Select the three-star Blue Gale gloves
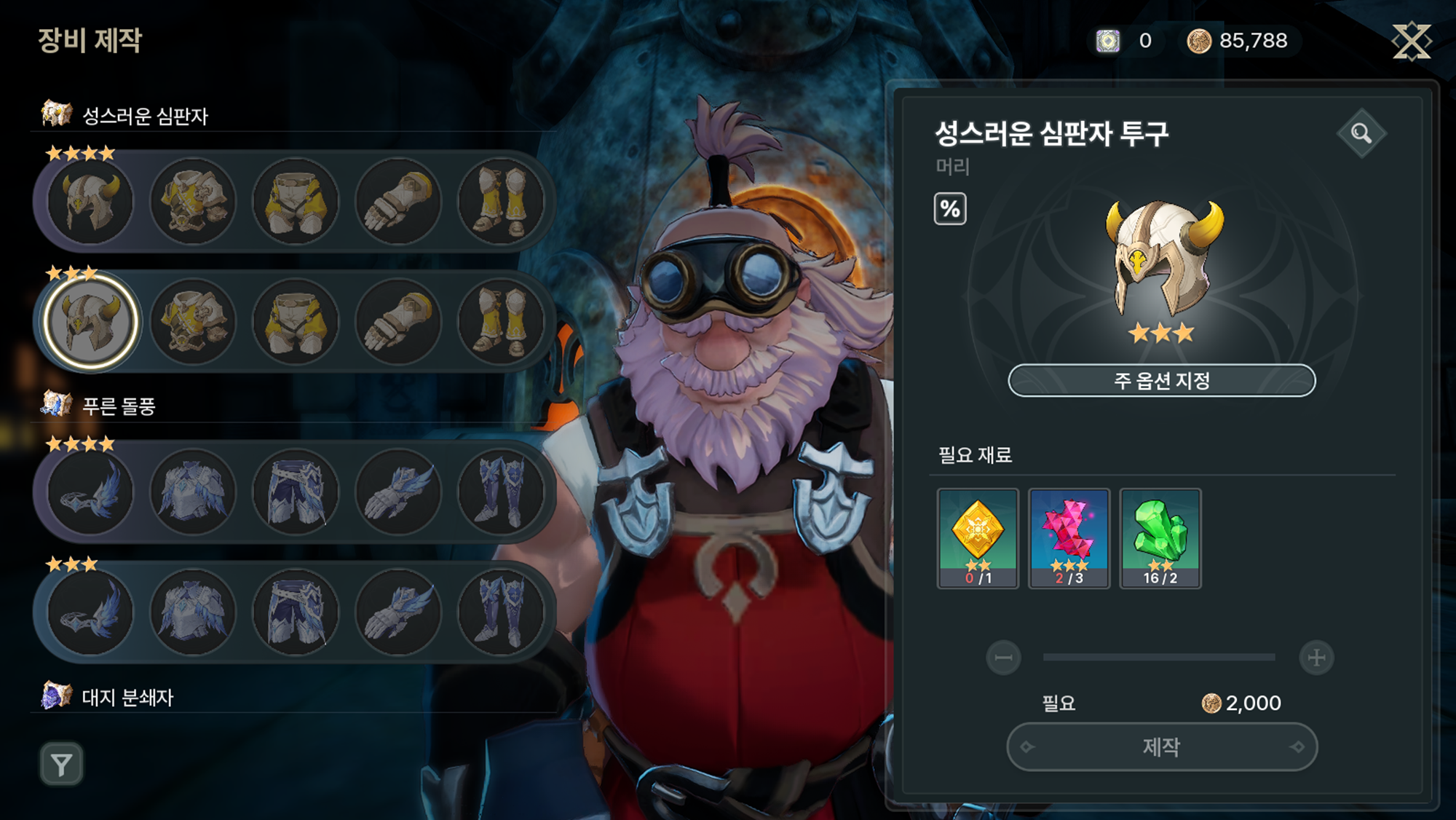The height and width of the screenshot is (820, 1456). coord(398,612)
